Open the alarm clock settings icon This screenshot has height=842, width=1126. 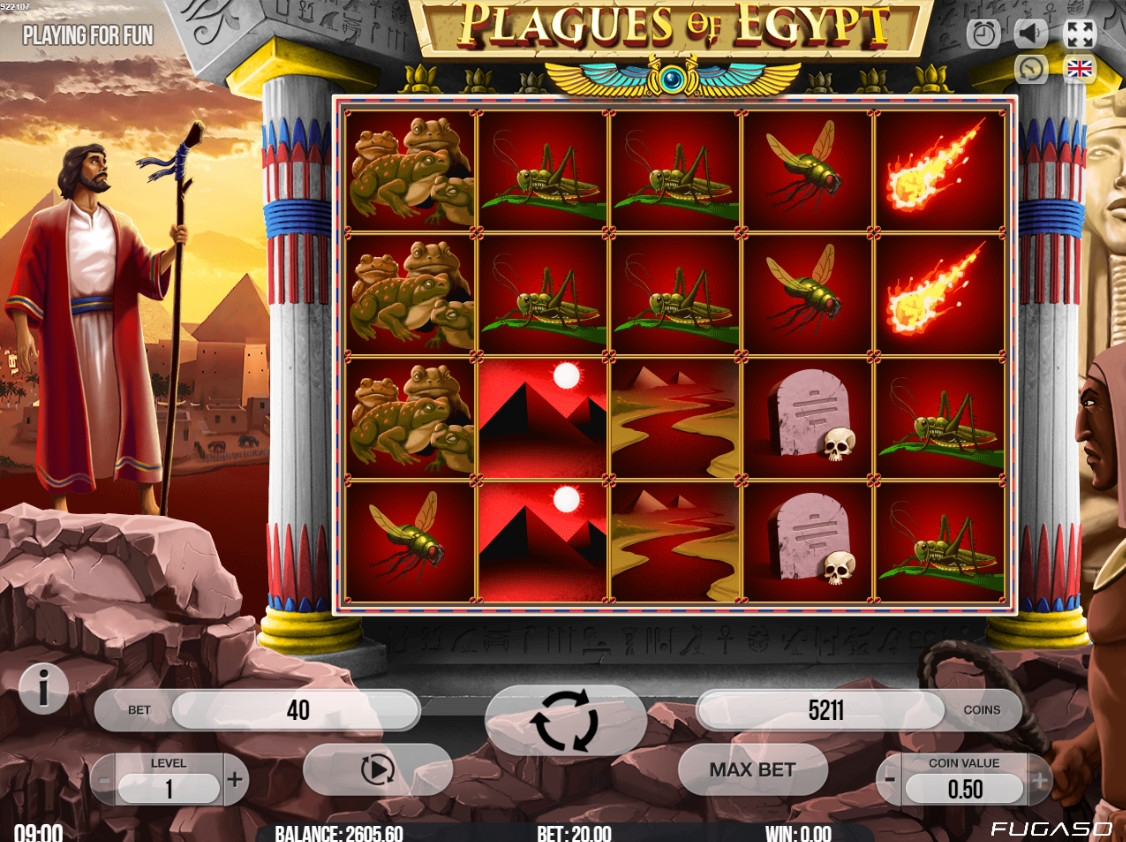[x=984, y=34]
